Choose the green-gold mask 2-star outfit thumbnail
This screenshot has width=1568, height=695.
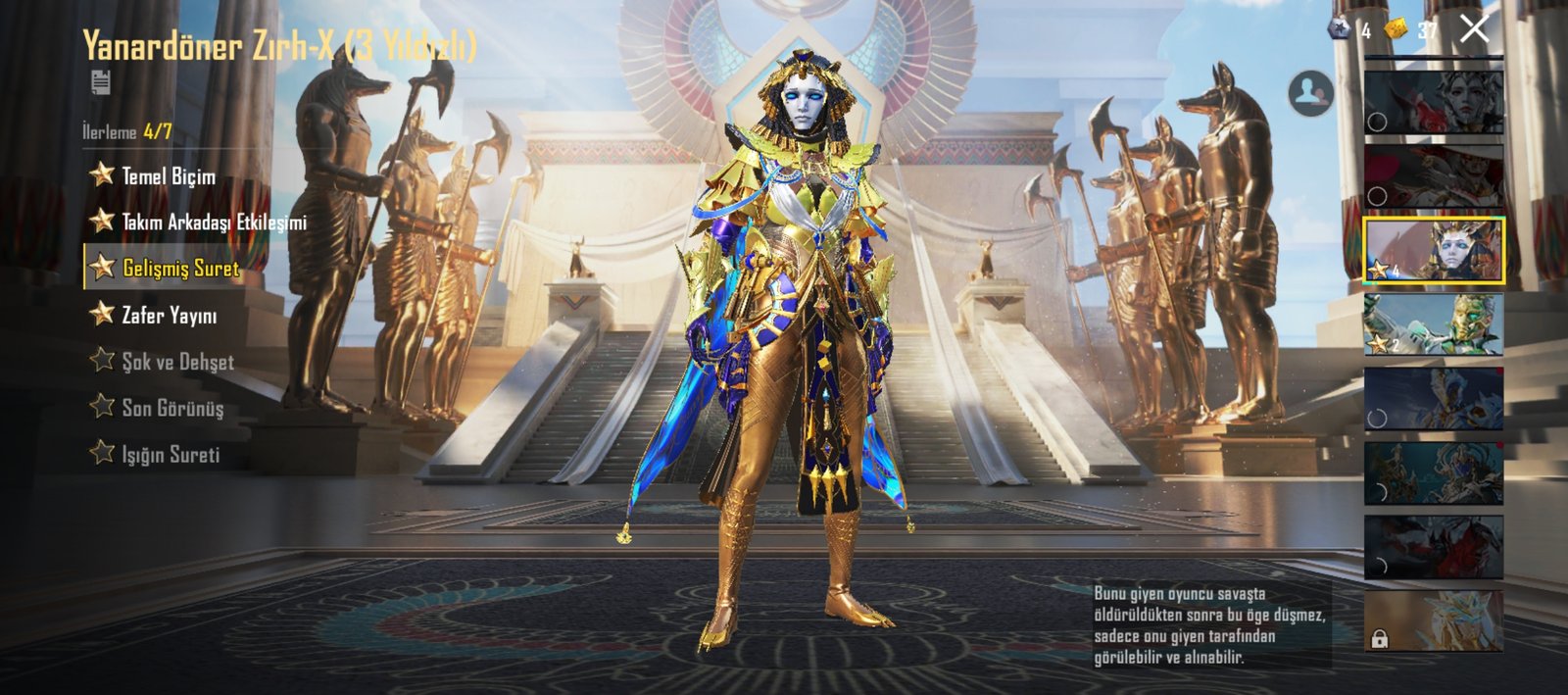(x=1434, y=324)
